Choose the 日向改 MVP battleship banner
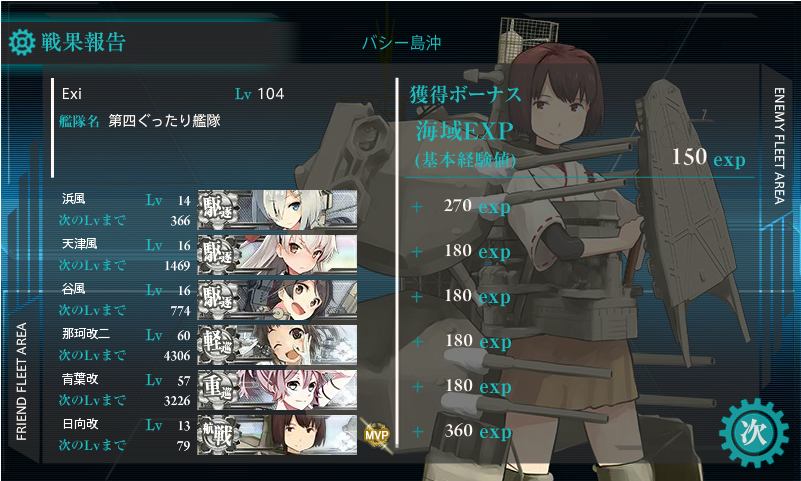Viewport: 801px width, 481px height. click(278, 432)
